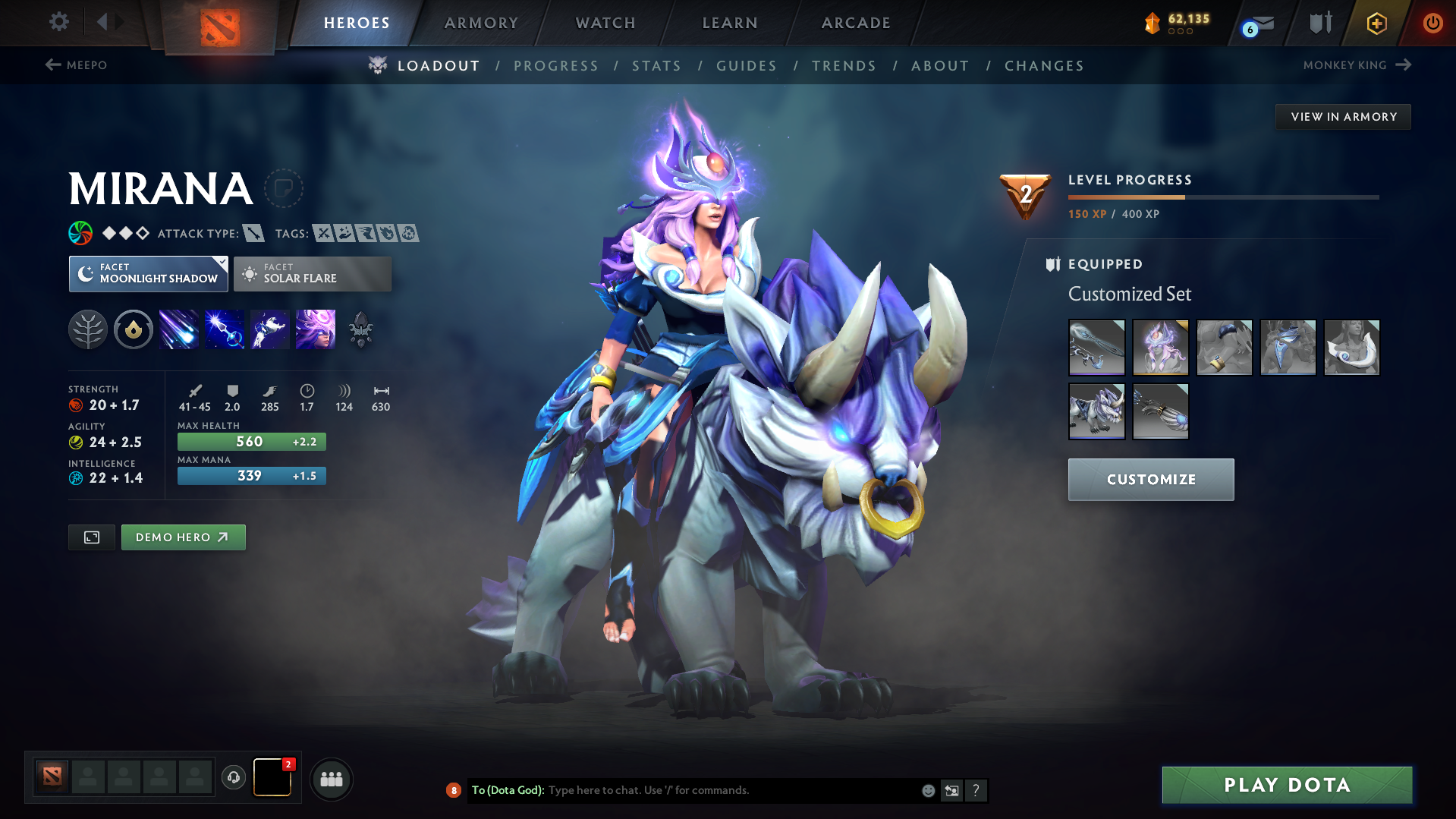Open the Armory menu tab
This screenshot has height=819, width=1456.
point(481,23)
